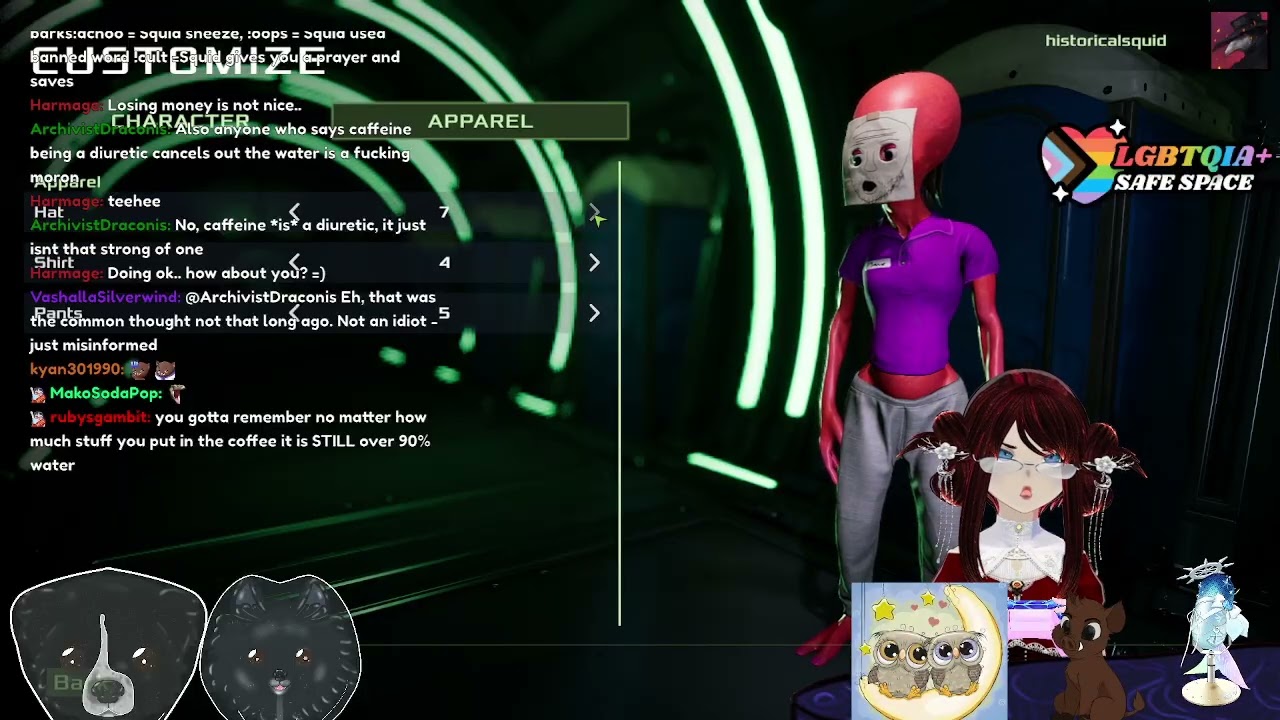
Task: Advance Pants to the next option
Action: click(594, 313)
